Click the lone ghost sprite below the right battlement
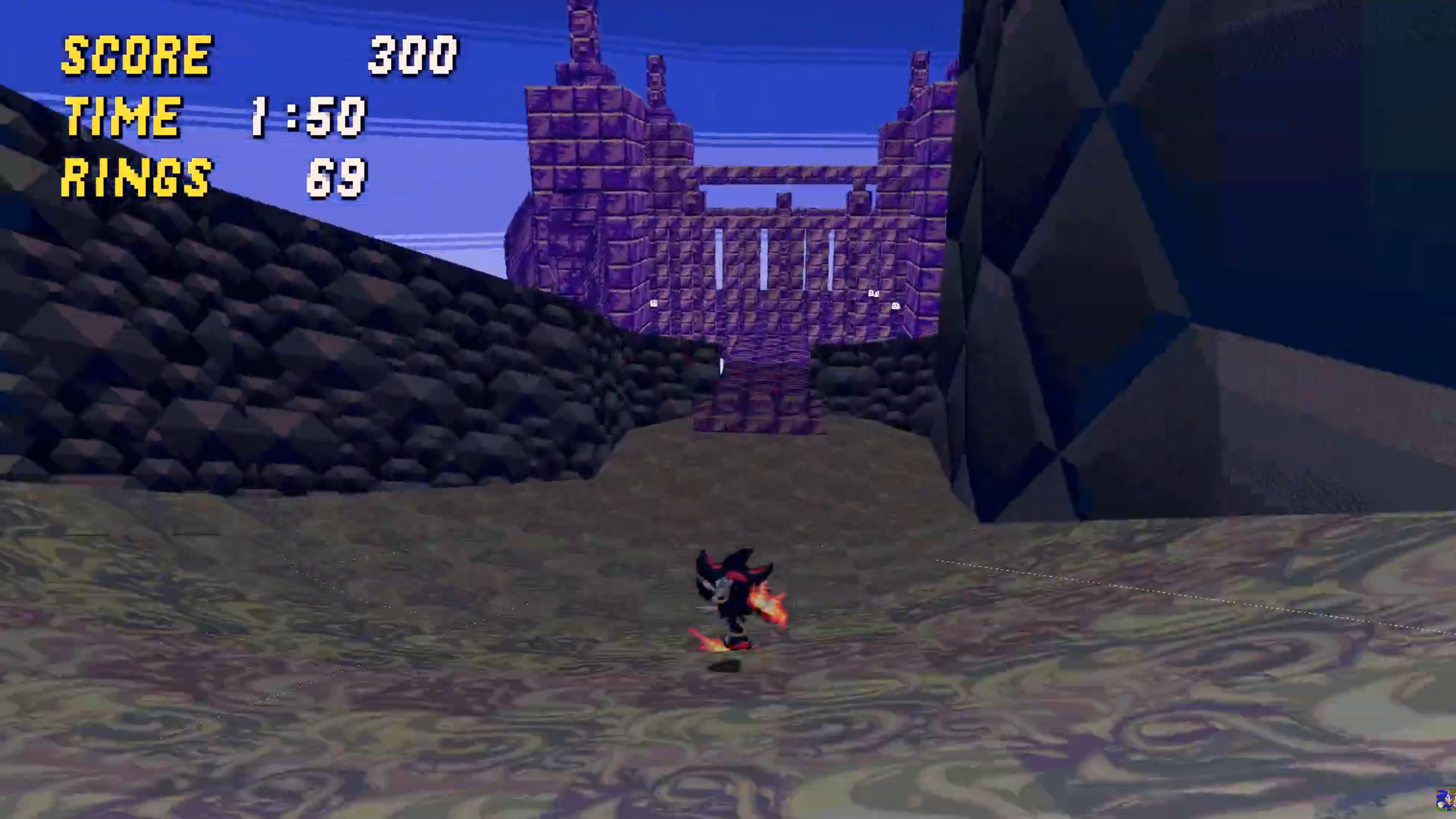1456x819 pixels. point(896,306)
